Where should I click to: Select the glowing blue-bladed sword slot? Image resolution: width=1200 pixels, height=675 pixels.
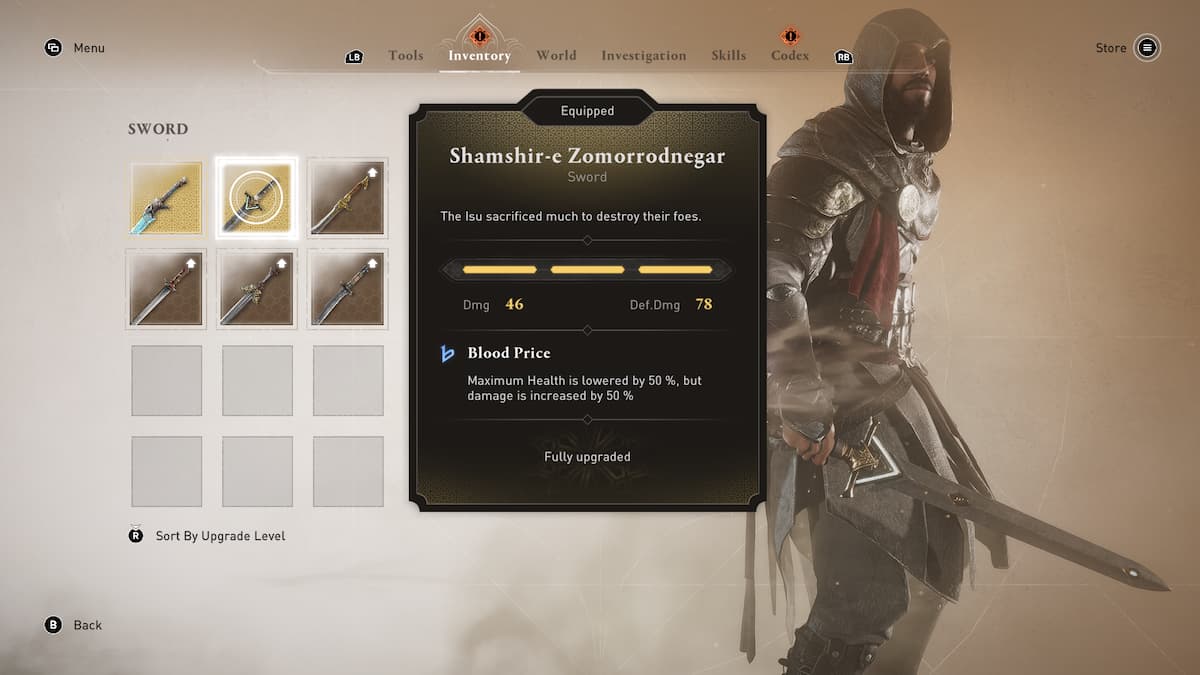[x=167, y=198]
